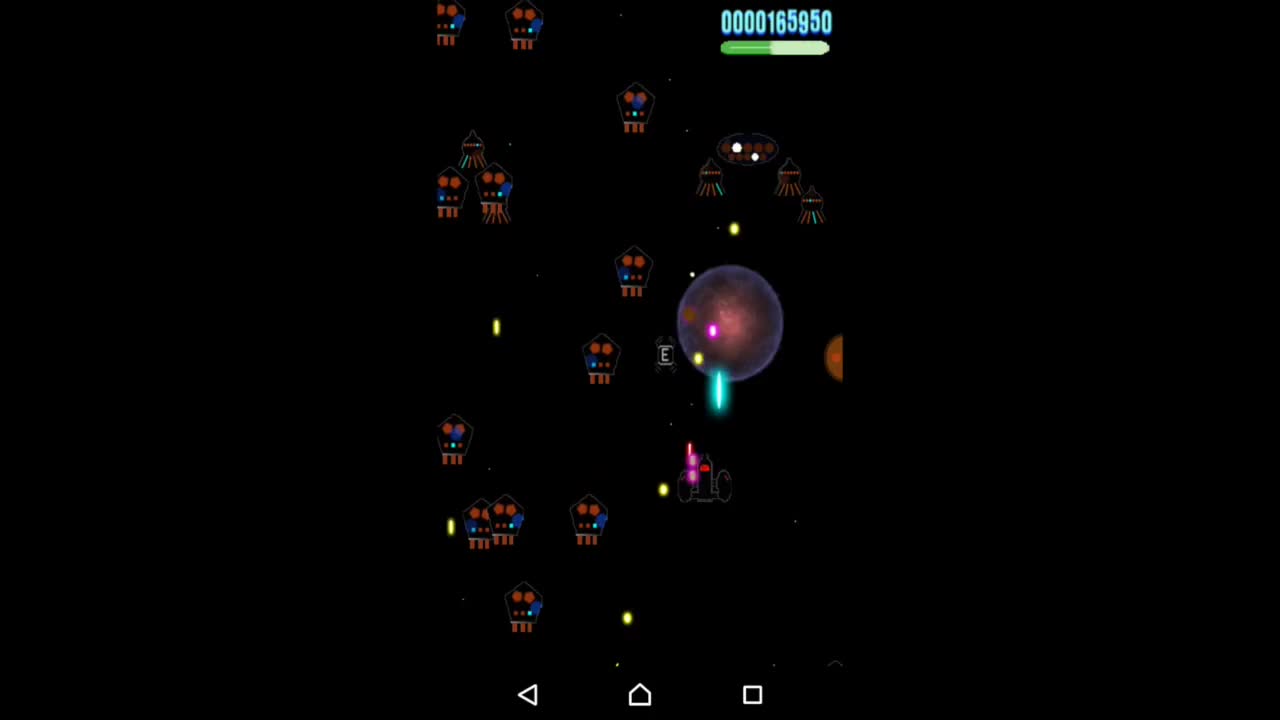Tap the green health progress bar
The image size is (1280, 720).
(x=775, y=49)
